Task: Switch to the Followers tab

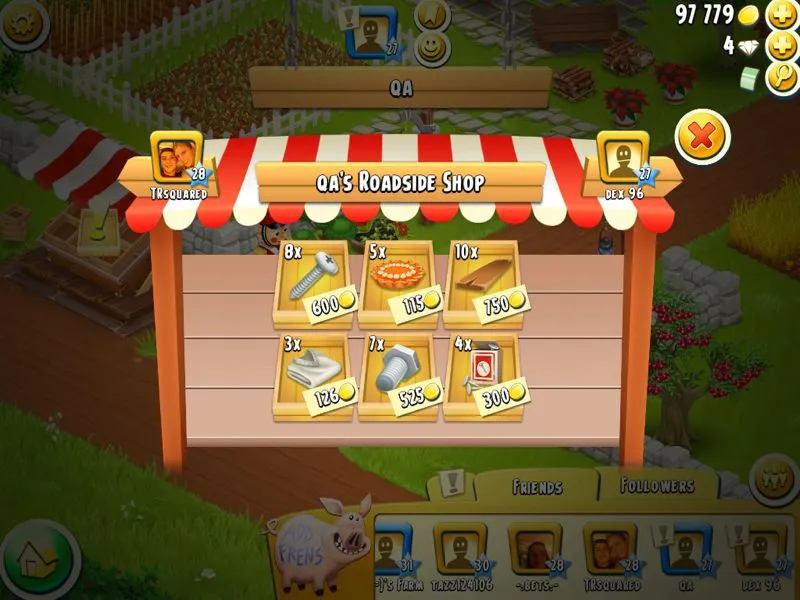Action: point(657,486)
